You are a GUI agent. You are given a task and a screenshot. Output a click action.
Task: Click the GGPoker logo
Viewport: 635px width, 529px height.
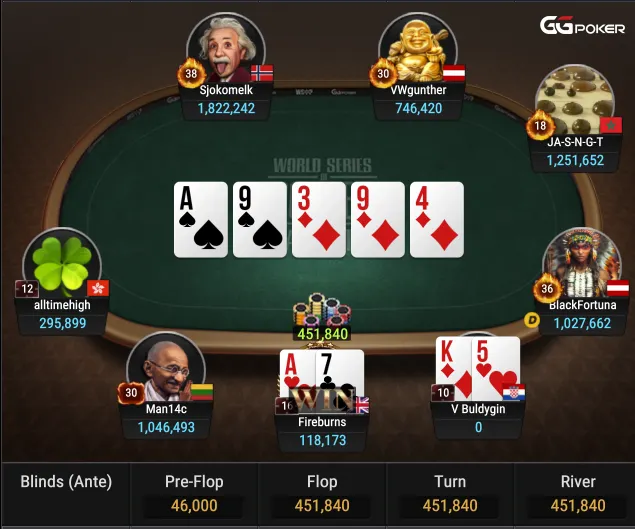tap(583, 26)
